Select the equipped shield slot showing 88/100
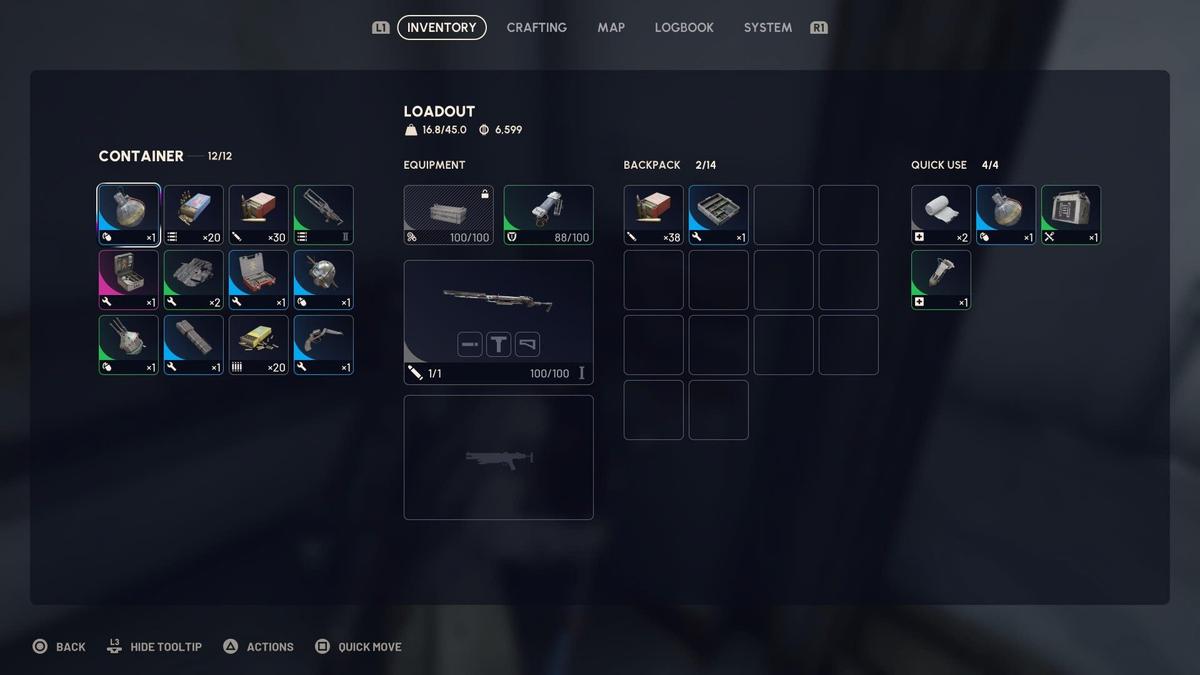Image resolution: width=1200 pixels, height=675 pixels. point(548,215)
